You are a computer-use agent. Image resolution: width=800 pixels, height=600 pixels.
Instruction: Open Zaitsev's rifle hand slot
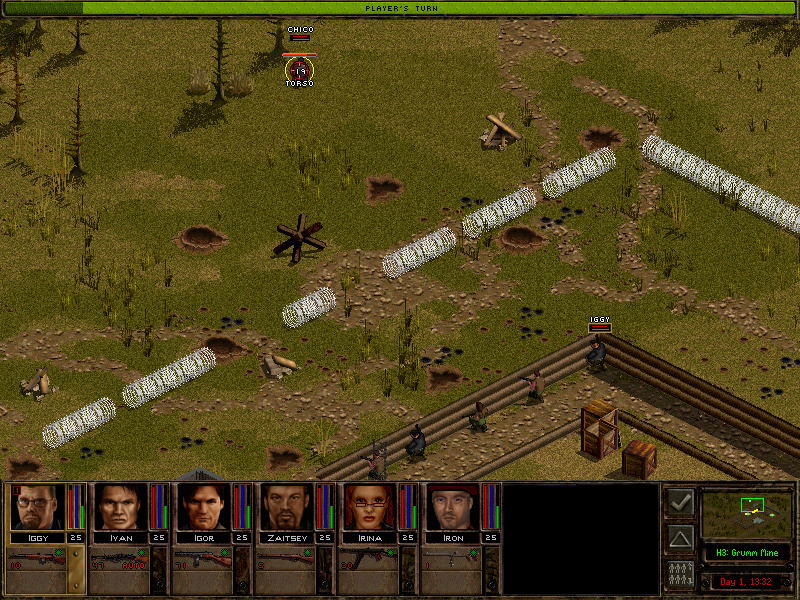(x=286, y=562)
